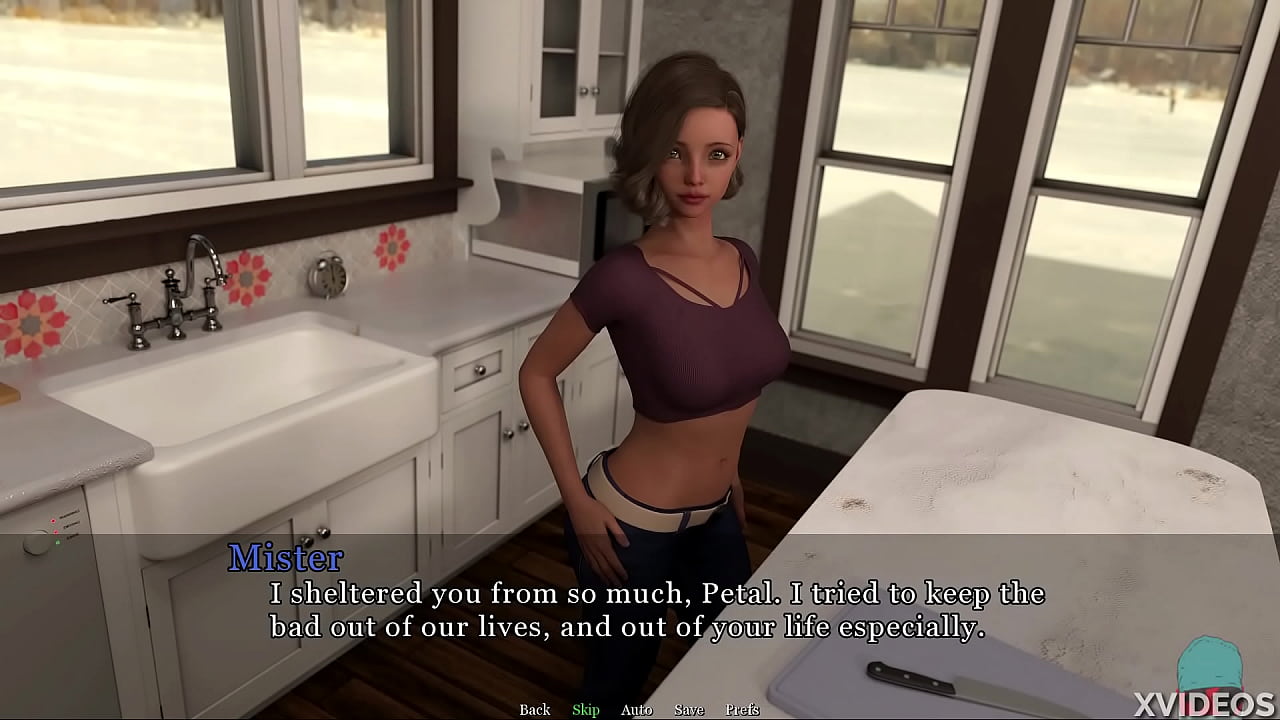Image resolution: width=1280 pixels, height=720 pixels.
Task: Click the red indicator light on the dishwasher
Action: 53,521
